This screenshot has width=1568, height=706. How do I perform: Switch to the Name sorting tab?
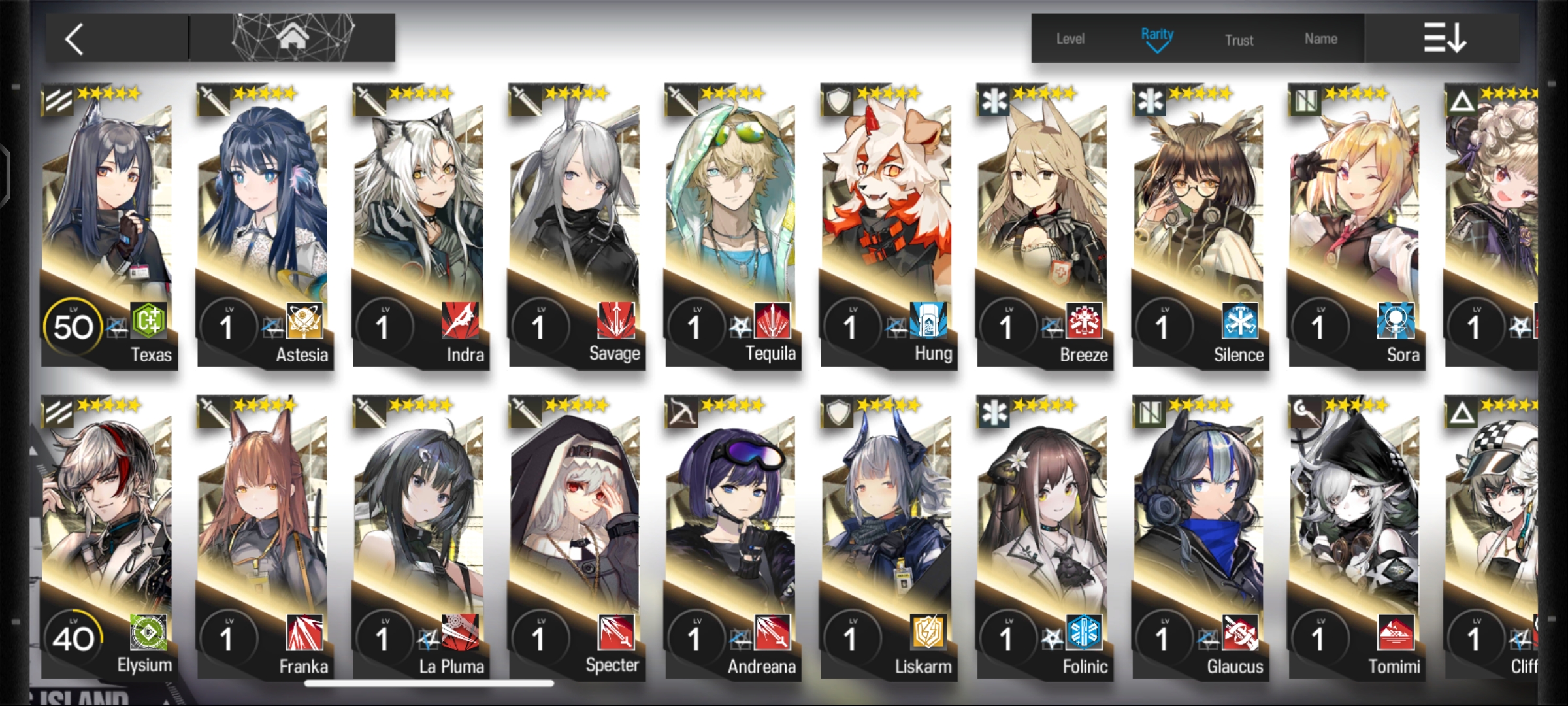(x=1321, y=39)
